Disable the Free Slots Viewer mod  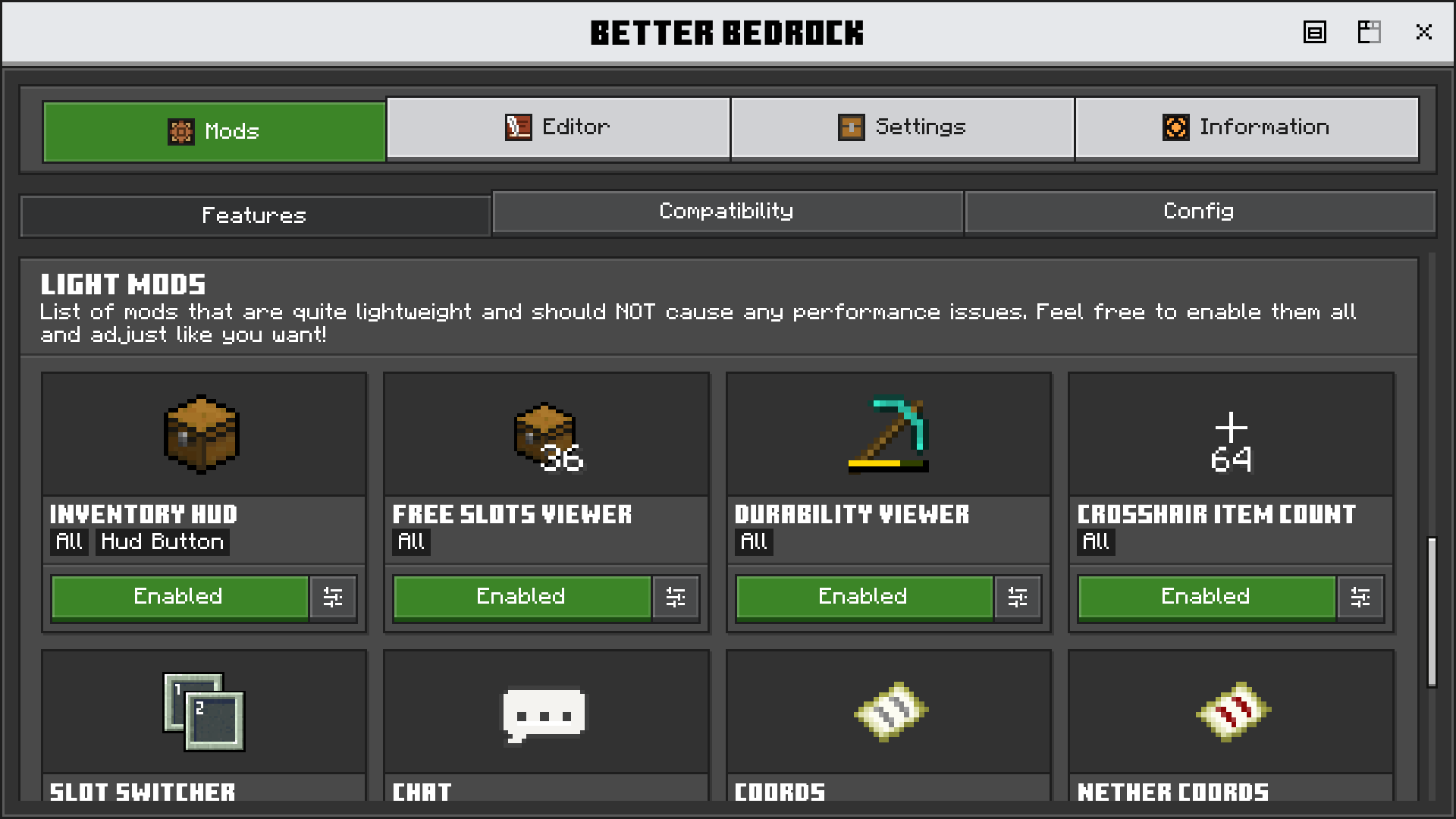coord(521,597)
